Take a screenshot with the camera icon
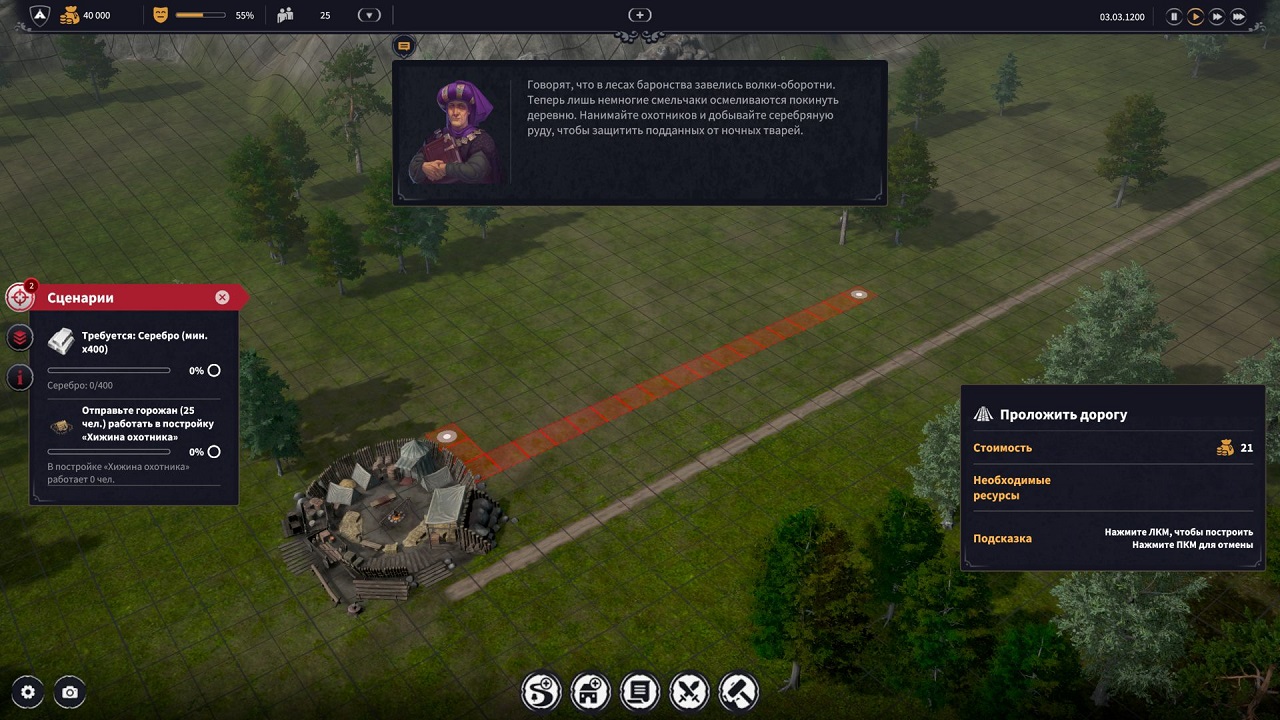Screen dimensions: 1280x720 point(68,691)
